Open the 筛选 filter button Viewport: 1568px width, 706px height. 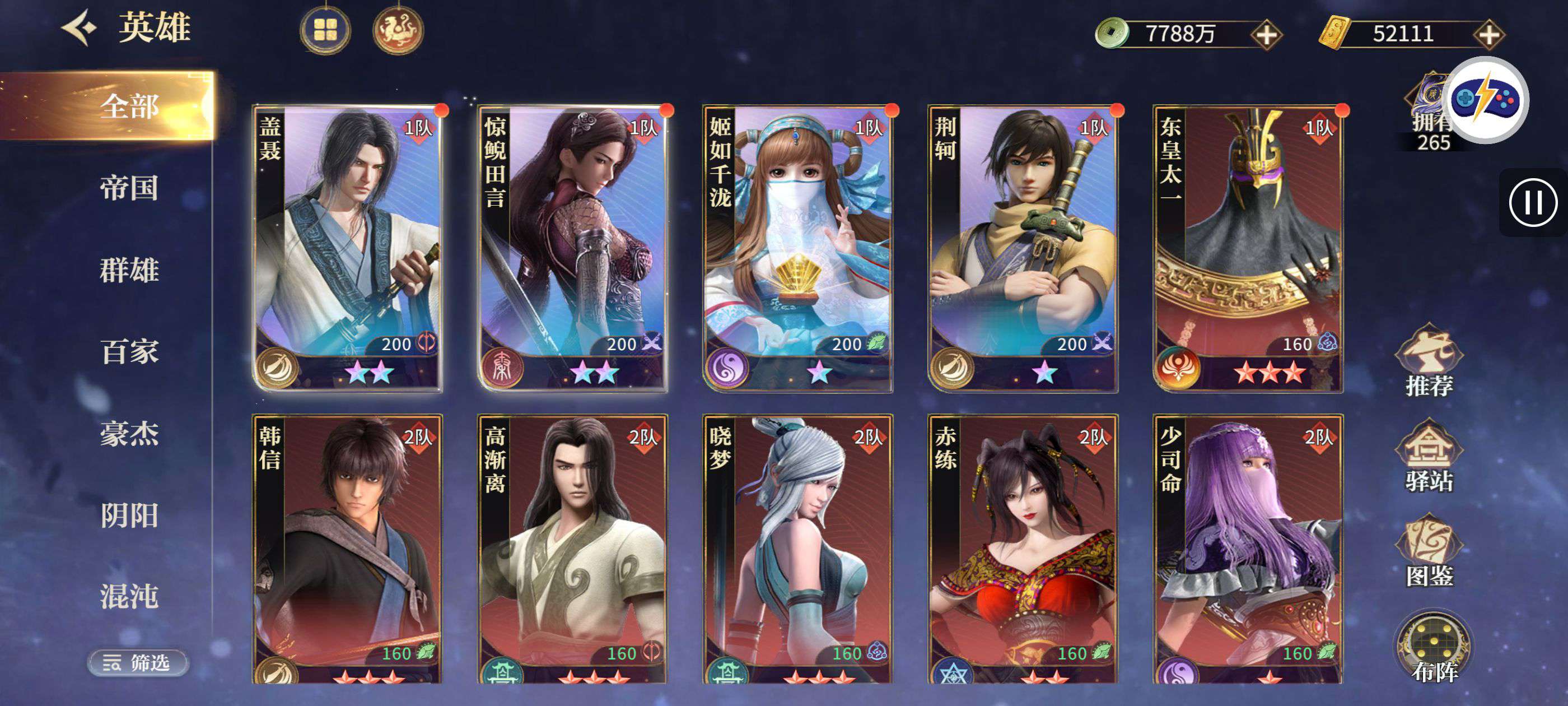138,662
